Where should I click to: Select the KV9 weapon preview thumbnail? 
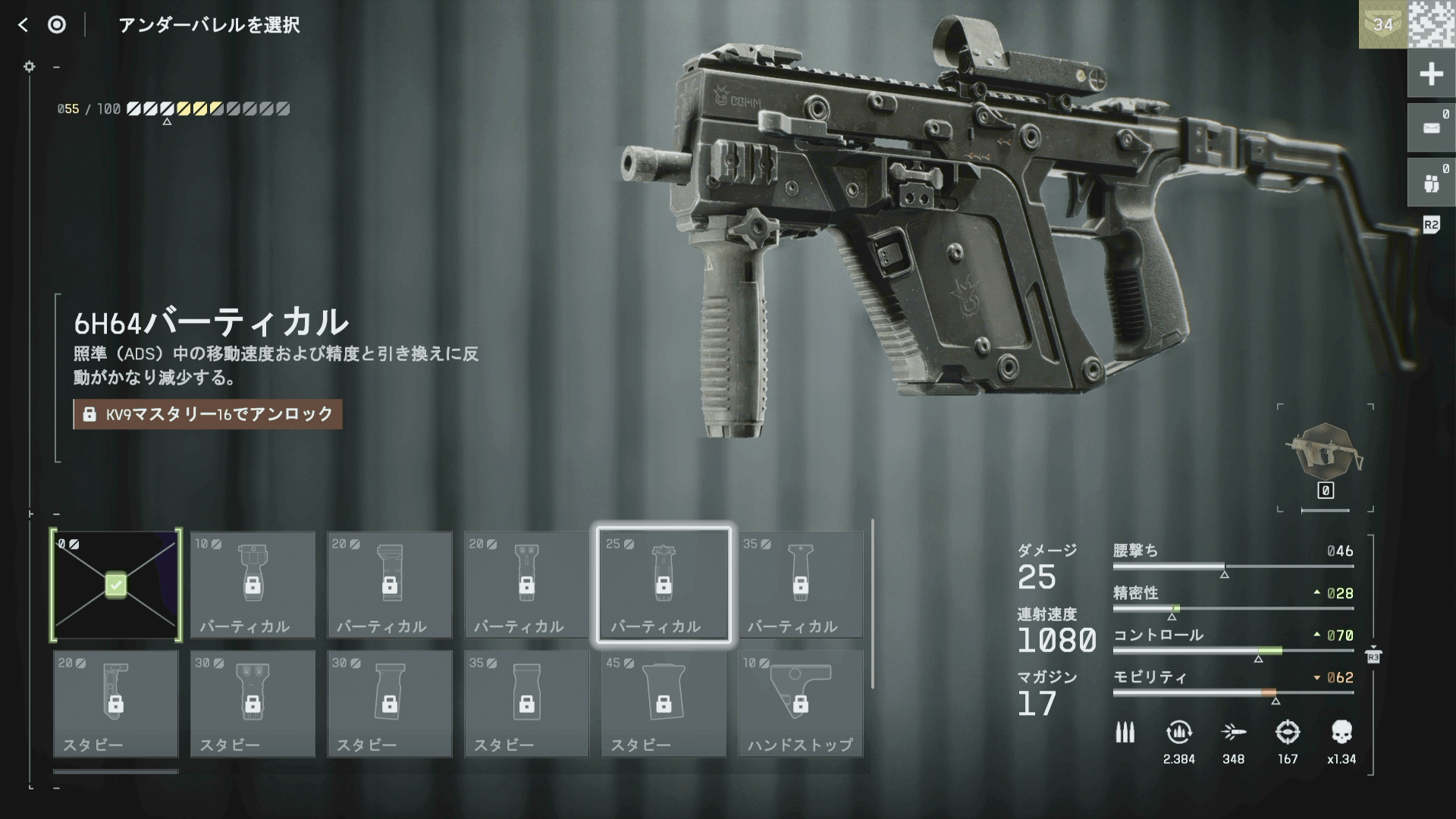tap(1325, 453)
